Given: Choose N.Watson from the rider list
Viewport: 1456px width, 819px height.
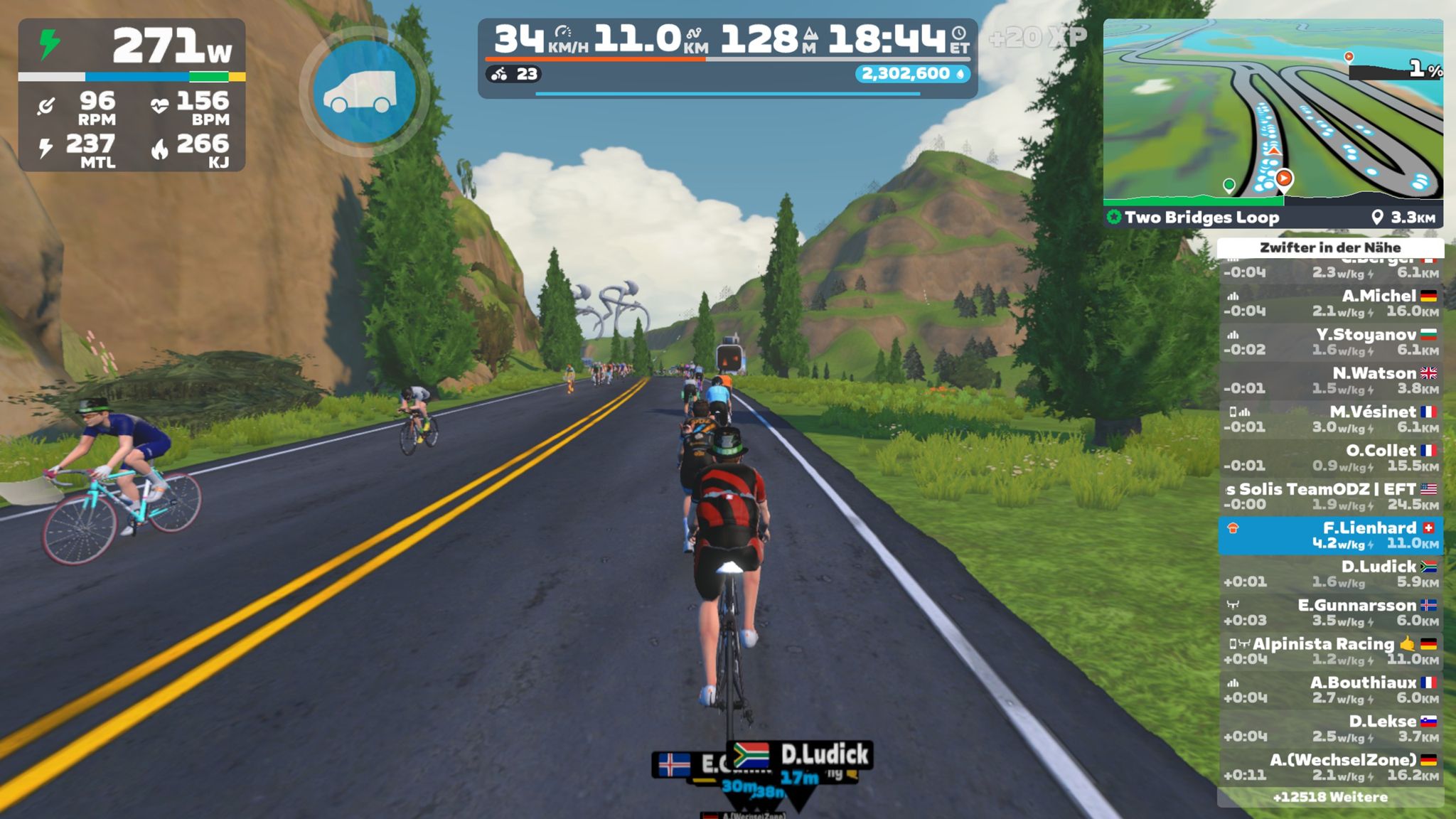Looking at the screenshot, I should coord(1329,380).
